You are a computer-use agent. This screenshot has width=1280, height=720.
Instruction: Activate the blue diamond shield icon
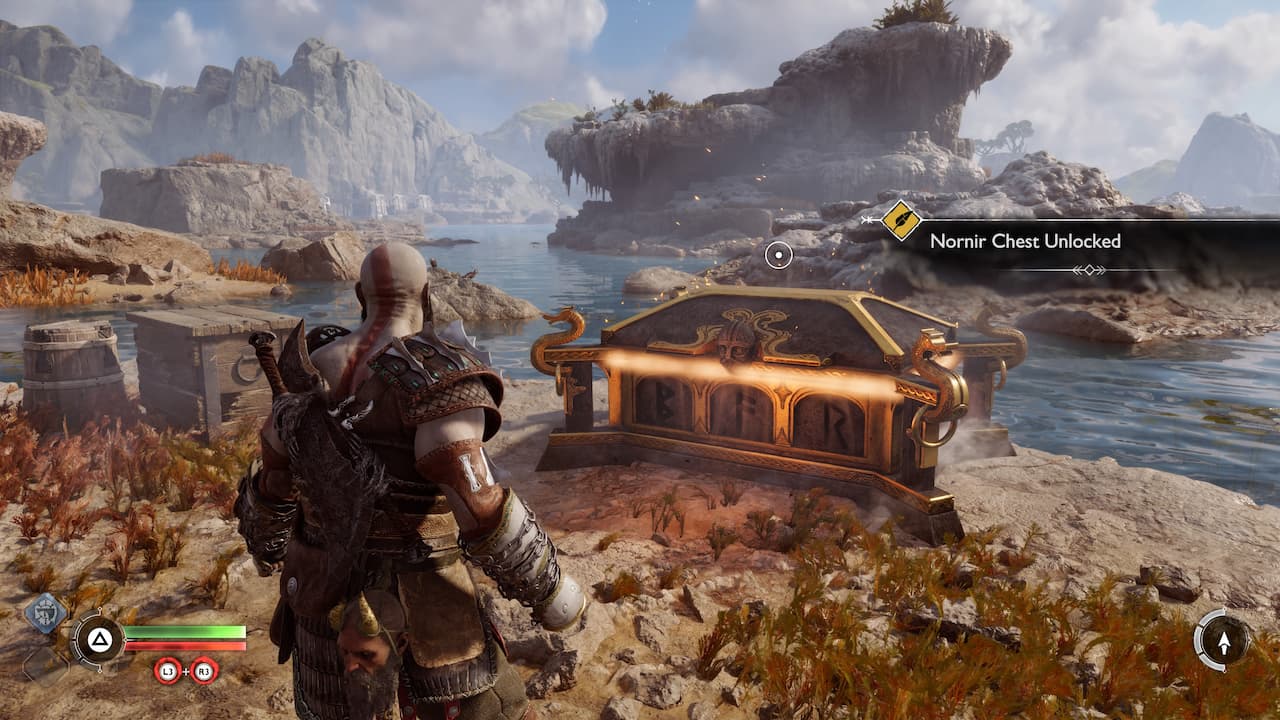(46, 613)
